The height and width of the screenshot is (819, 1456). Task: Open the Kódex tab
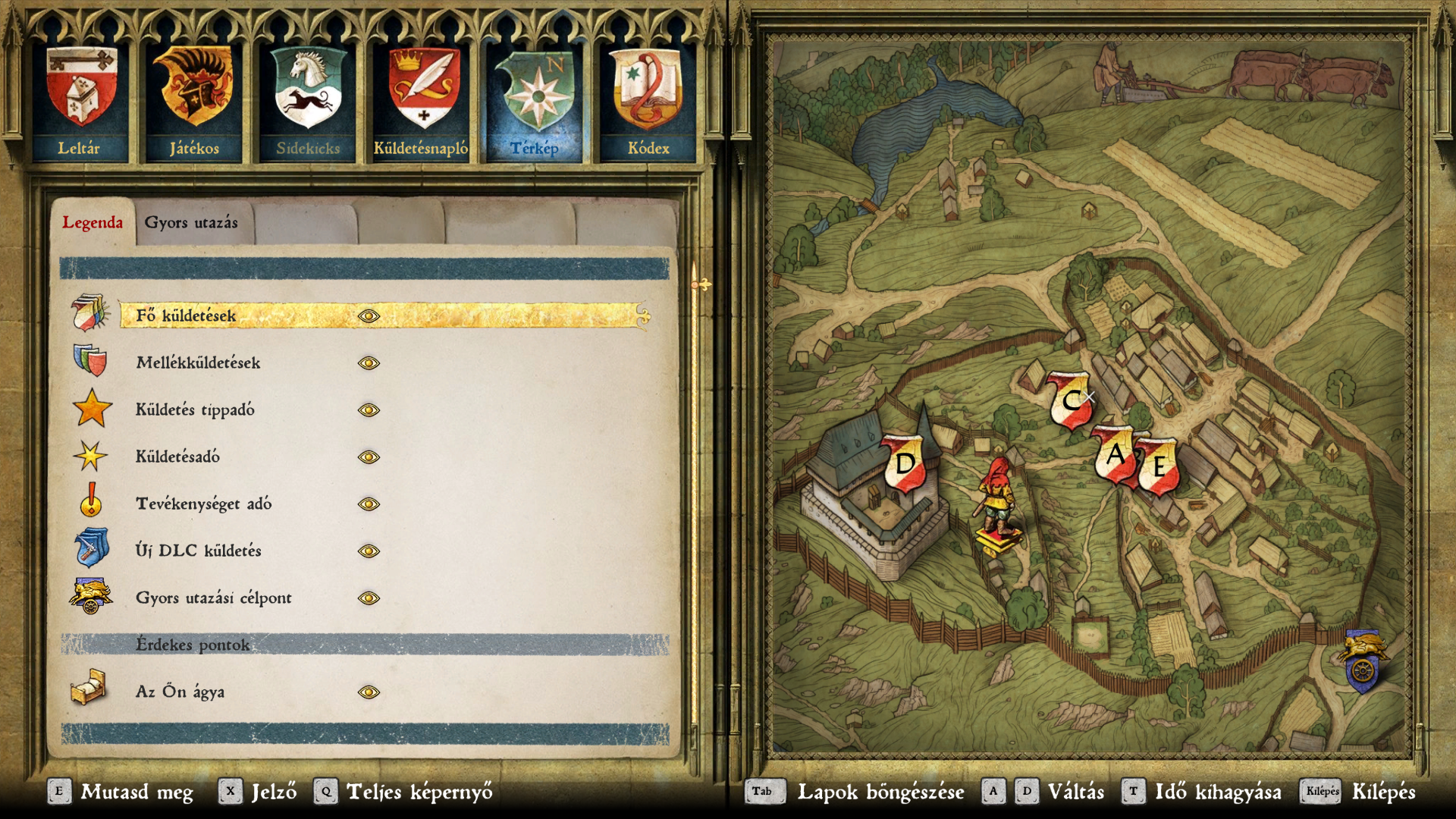coord(648,102)
